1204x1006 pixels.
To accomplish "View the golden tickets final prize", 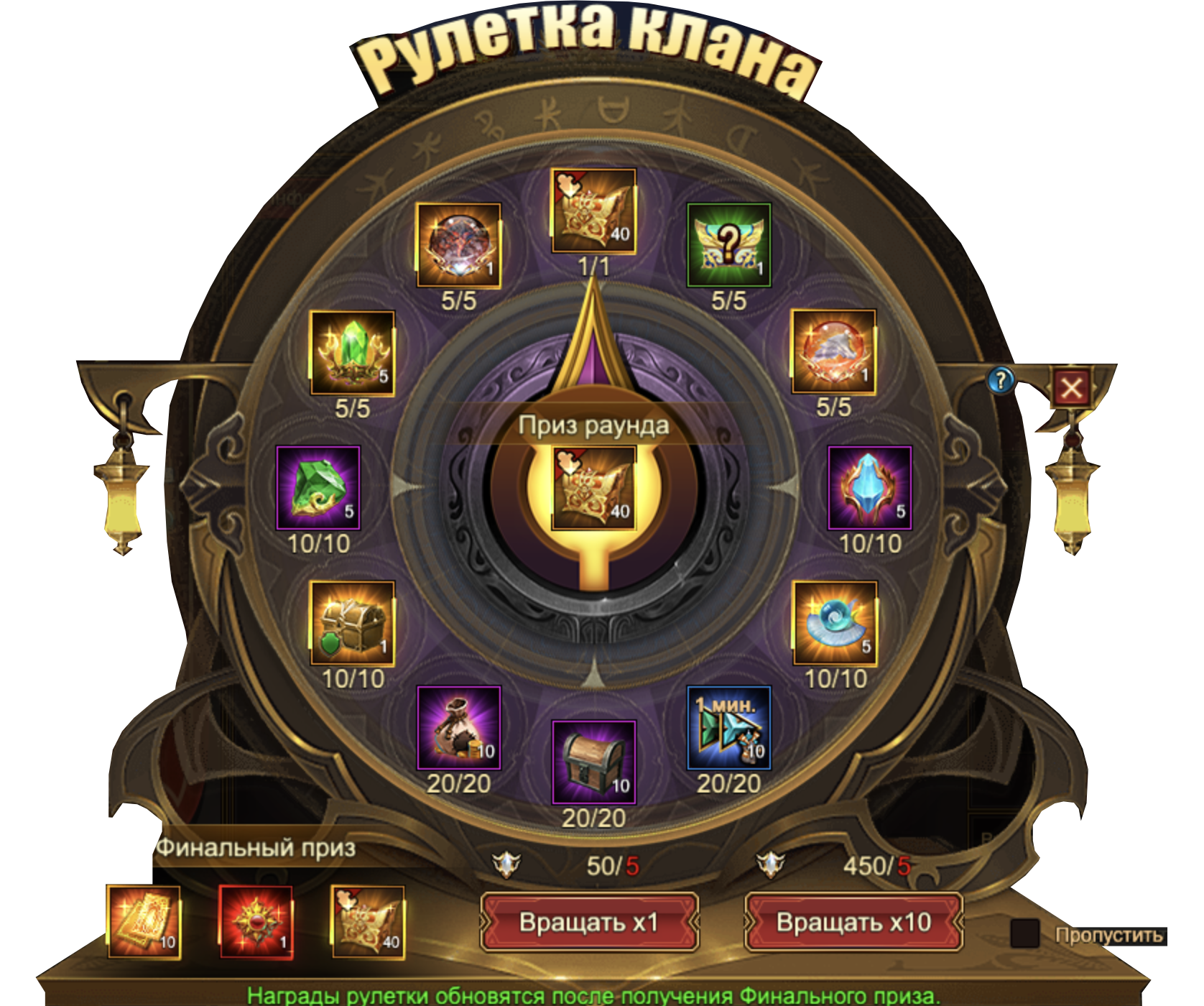I will 144,922.
